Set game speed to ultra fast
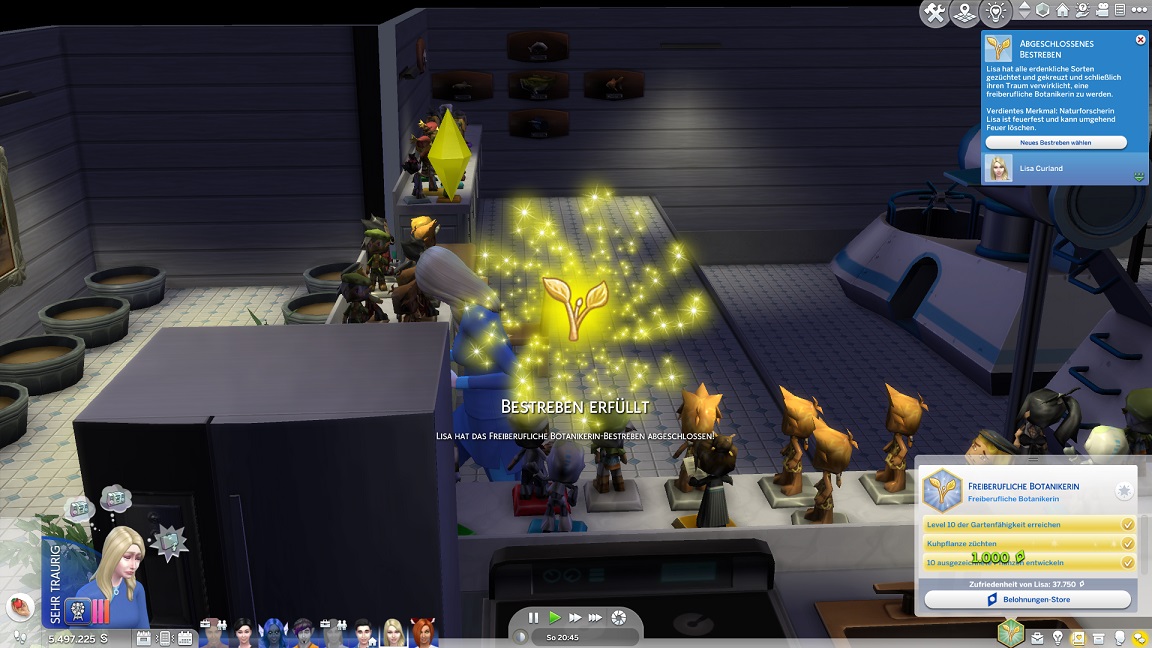This screenshot has height=648, width=1152. [x=596, y=618]
